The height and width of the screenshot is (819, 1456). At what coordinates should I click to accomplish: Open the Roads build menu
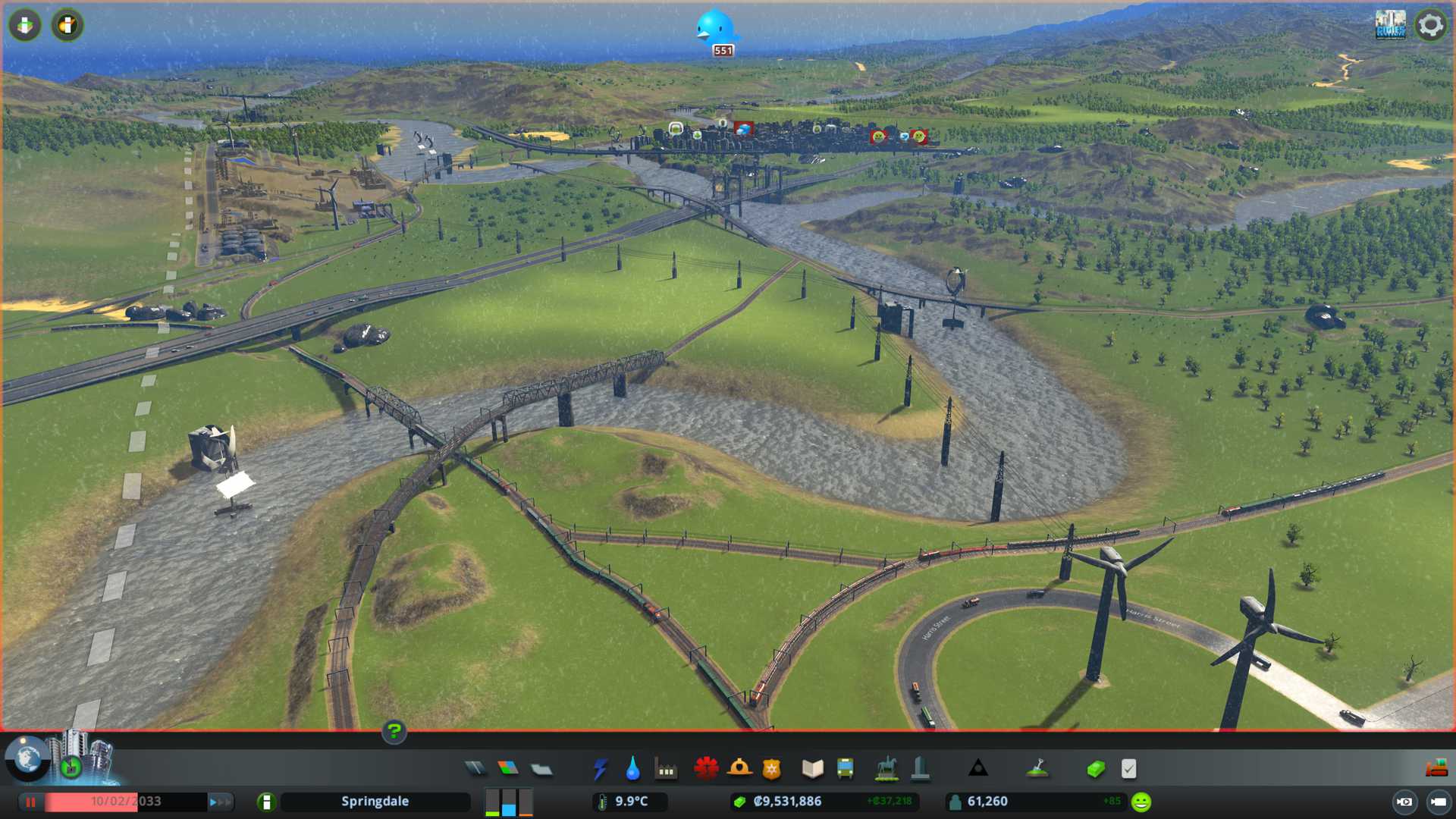(475, 769)
